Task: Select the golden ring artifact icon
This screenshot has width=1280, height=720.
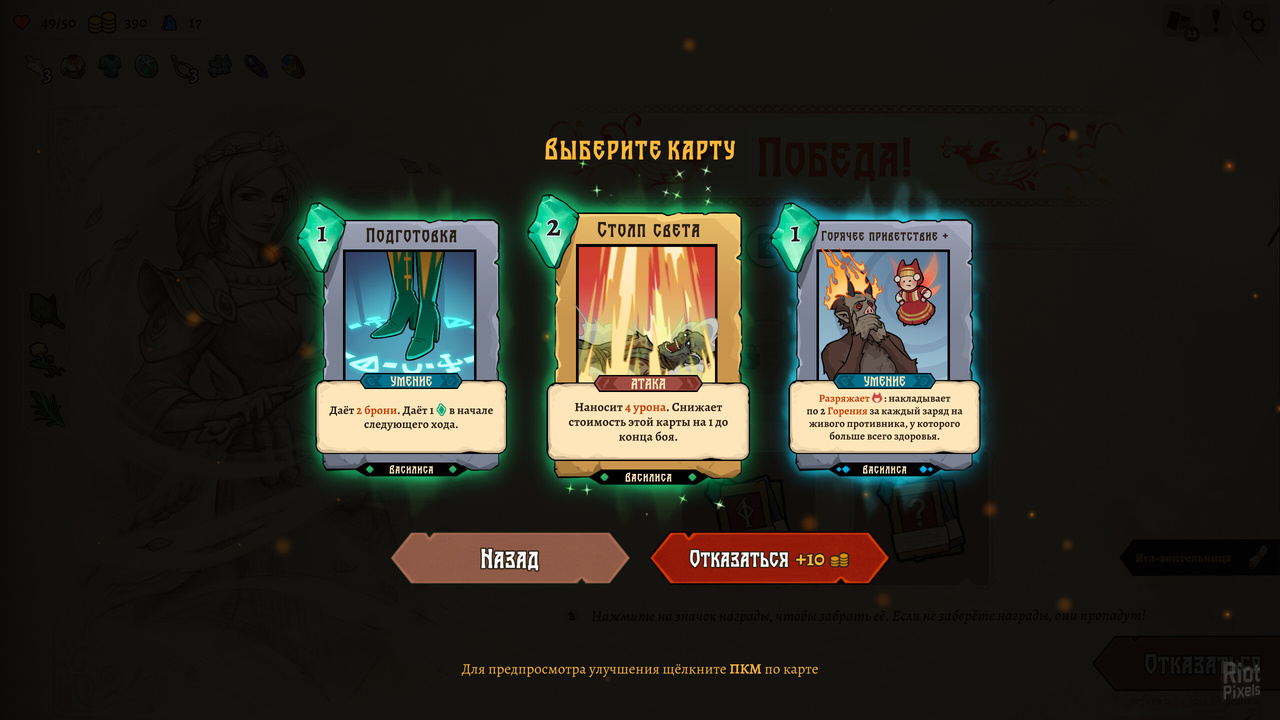Action: tap(293, 64)
